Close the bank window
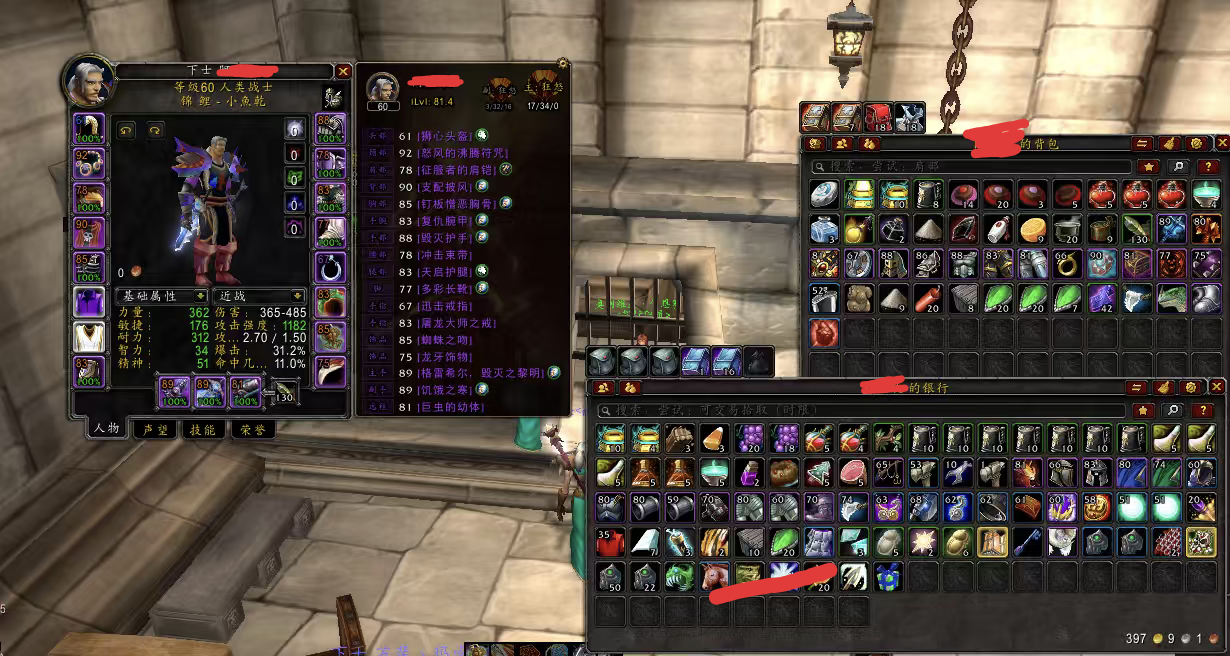The width and height of the screenshot is (1230, 656). tap(1217, 387)
